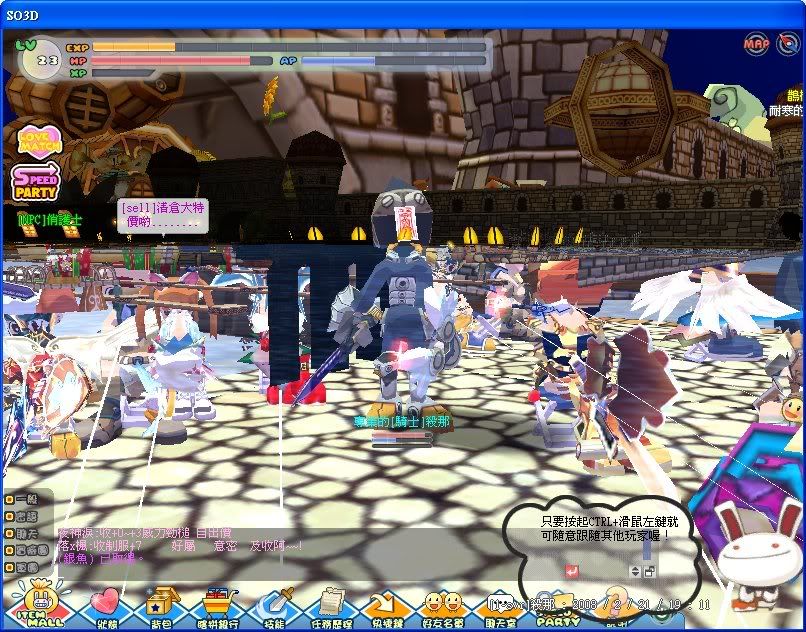Select the general (一般) chat channel
This screenshot has width=806, height=632.
(x=10, y=500)
